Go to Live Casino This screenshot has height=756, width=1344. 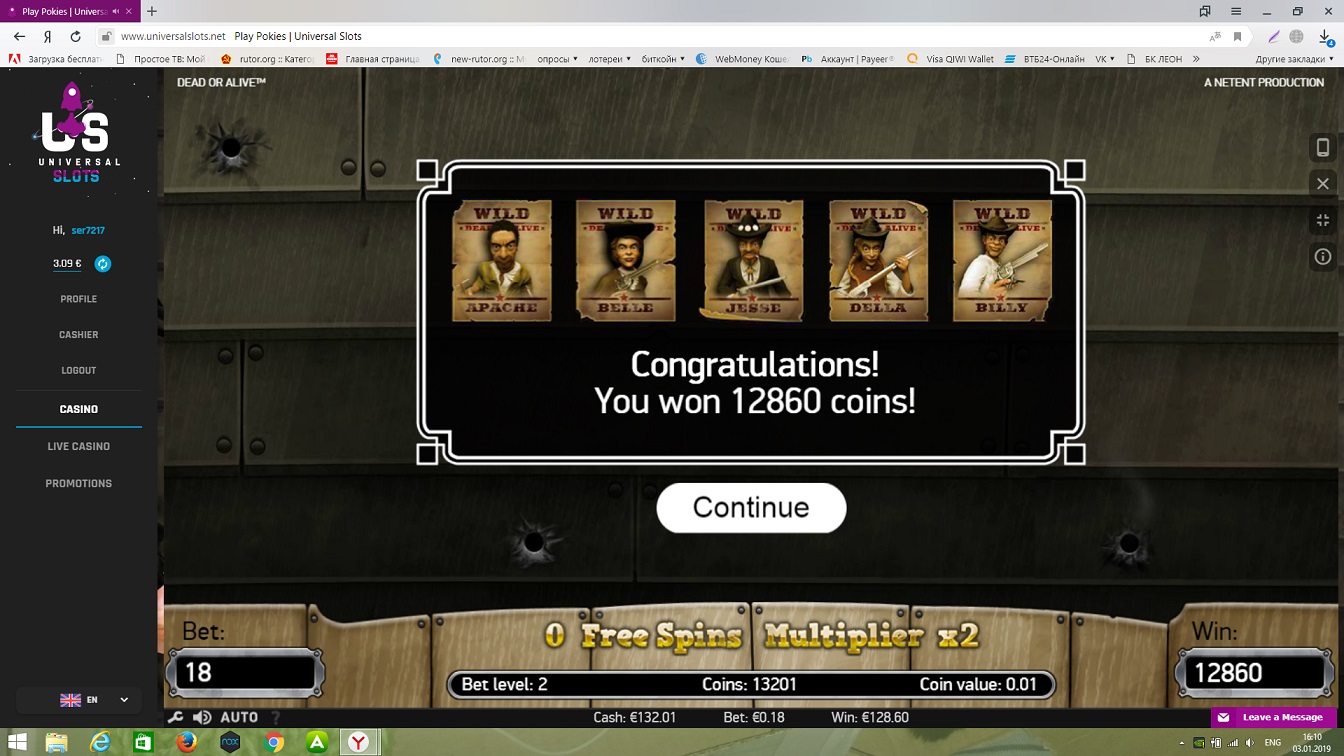click(78, 446)
